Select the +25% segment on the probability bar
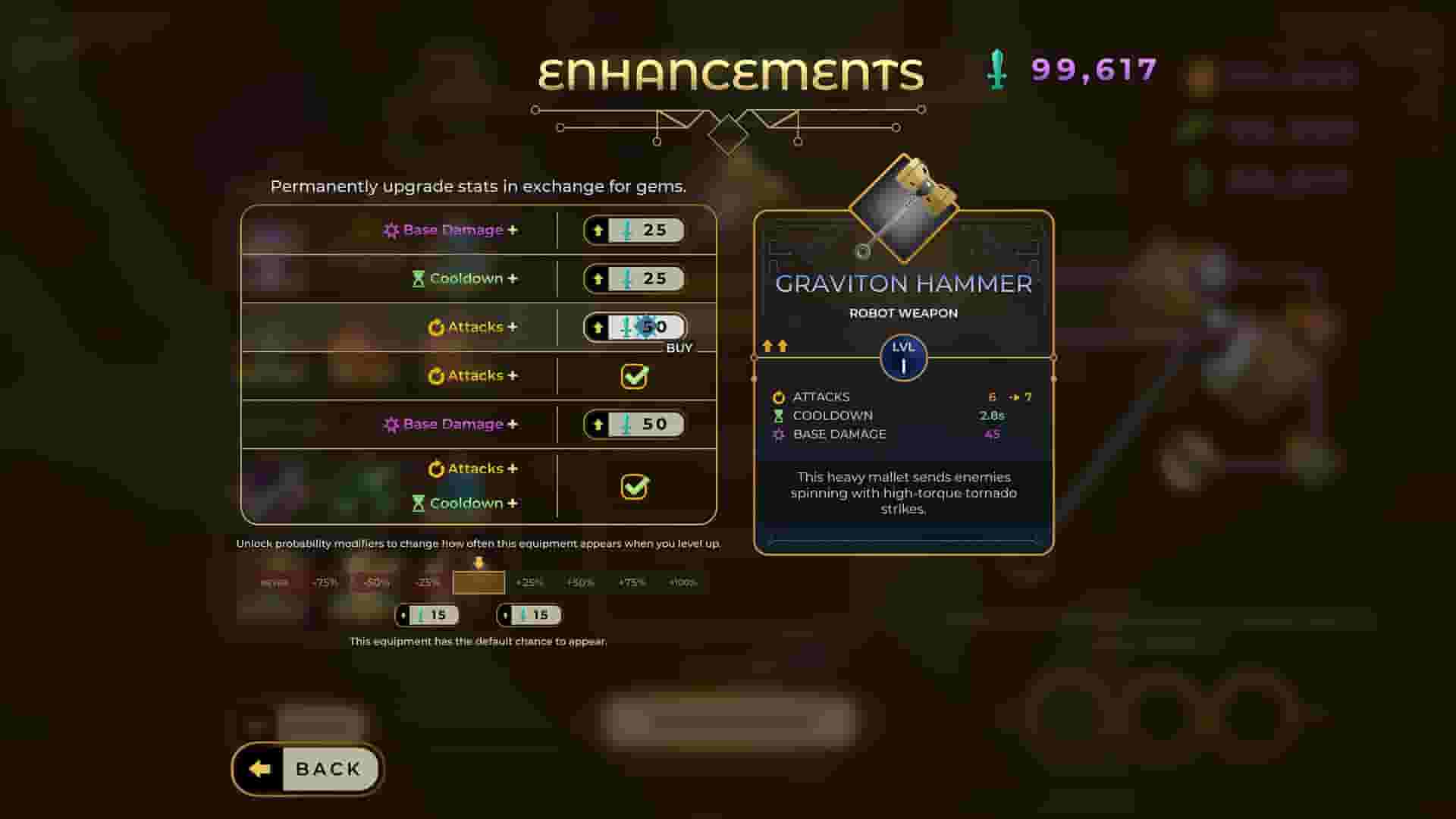1456x819 pixels. click(x=529, y=582)
